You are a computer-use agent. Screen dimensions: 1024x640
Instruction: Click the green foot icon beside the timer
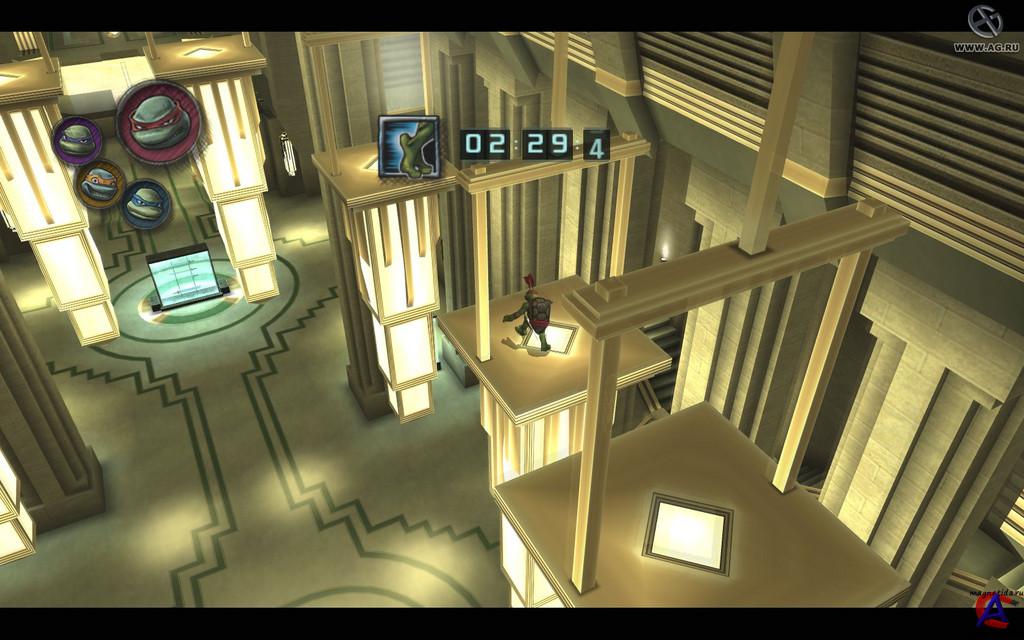click(x=408, y=147)
